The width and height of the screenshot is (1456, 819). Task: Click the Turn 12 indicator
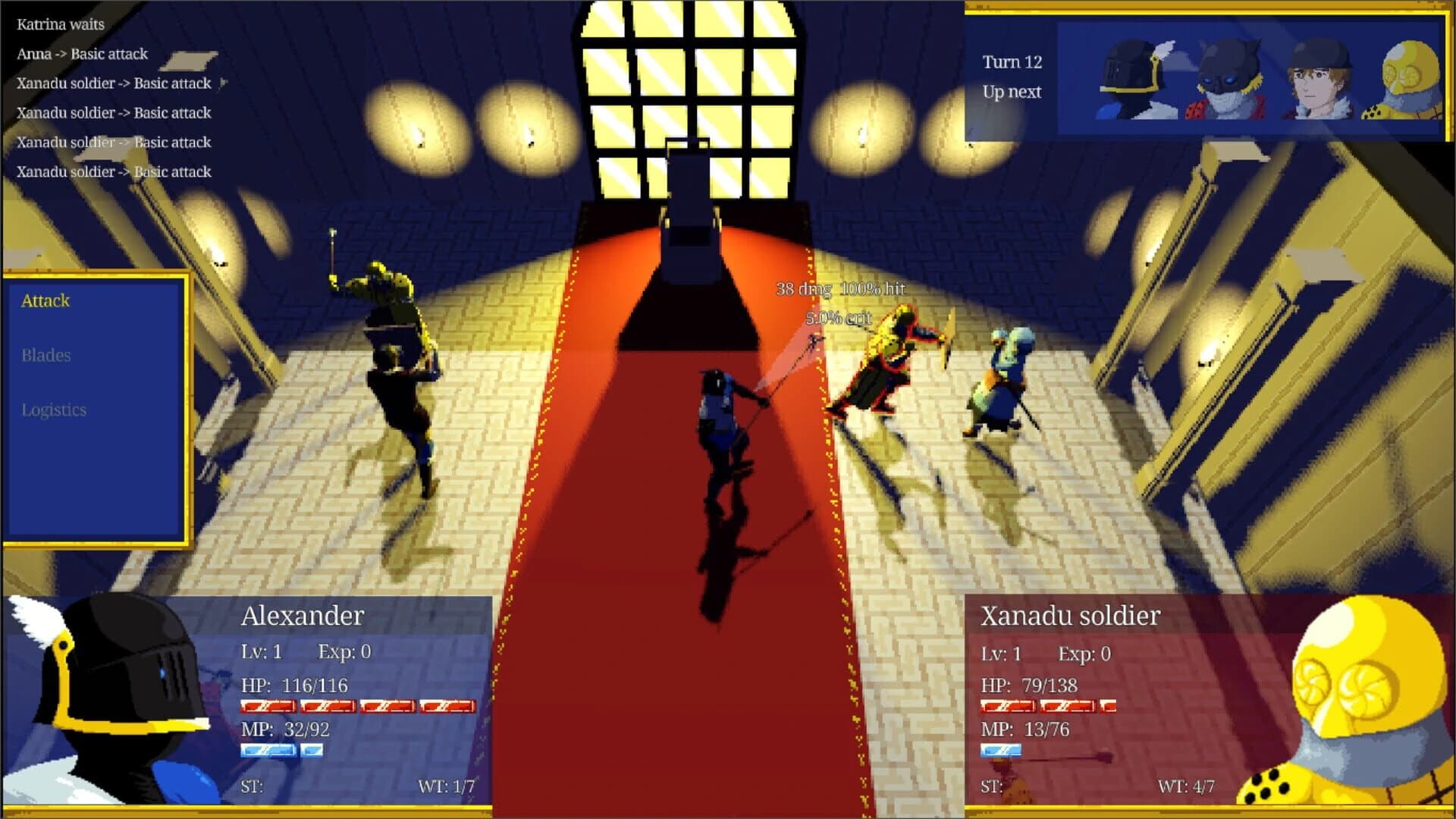click(1013, 61)
